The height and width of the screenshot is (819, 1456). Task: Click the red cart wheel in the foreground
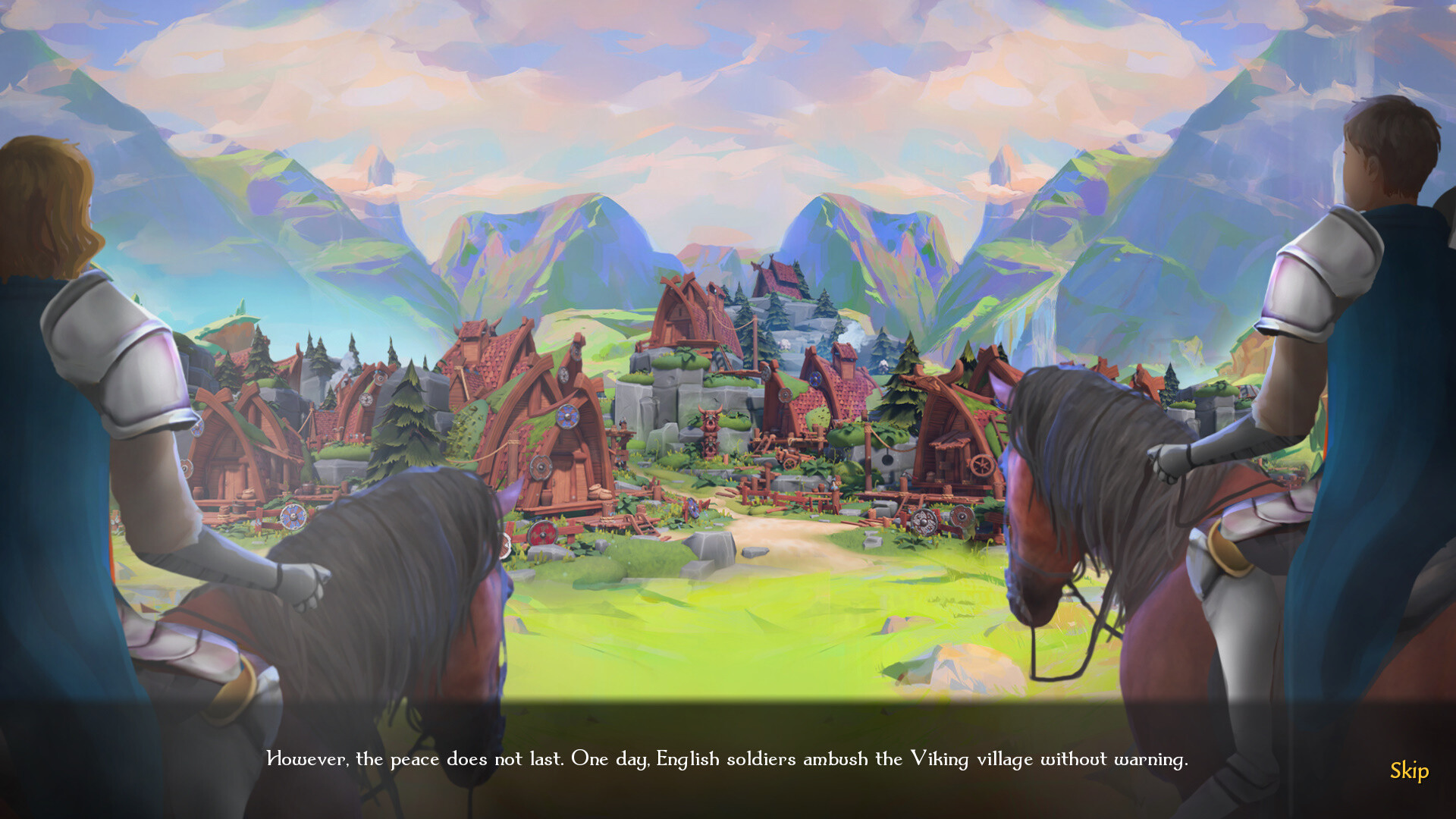pyautogui.click(x=543, y=534)
